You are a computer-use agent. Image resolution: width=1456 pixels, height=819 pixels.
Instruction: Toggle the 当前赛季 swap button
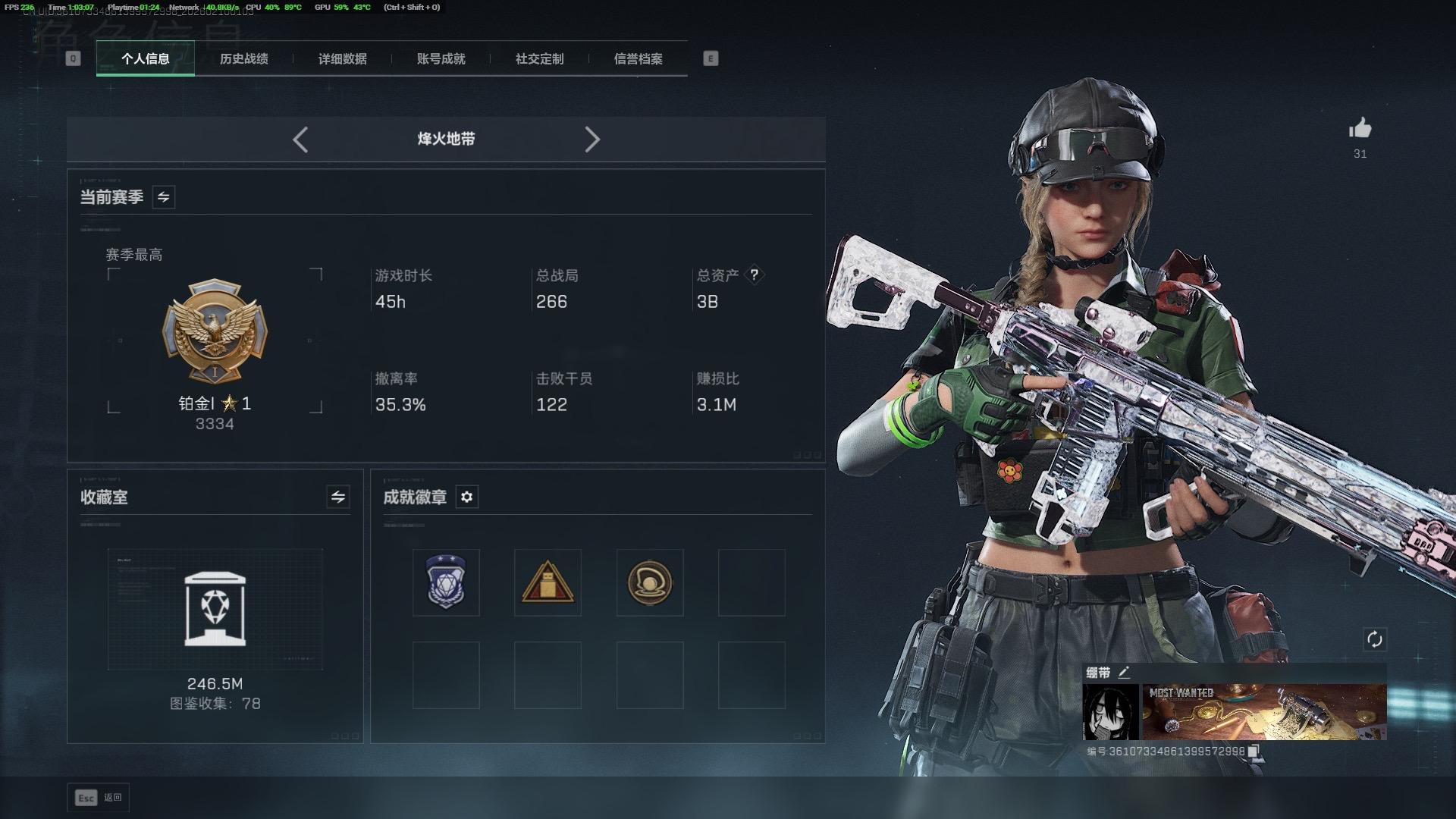163,197
